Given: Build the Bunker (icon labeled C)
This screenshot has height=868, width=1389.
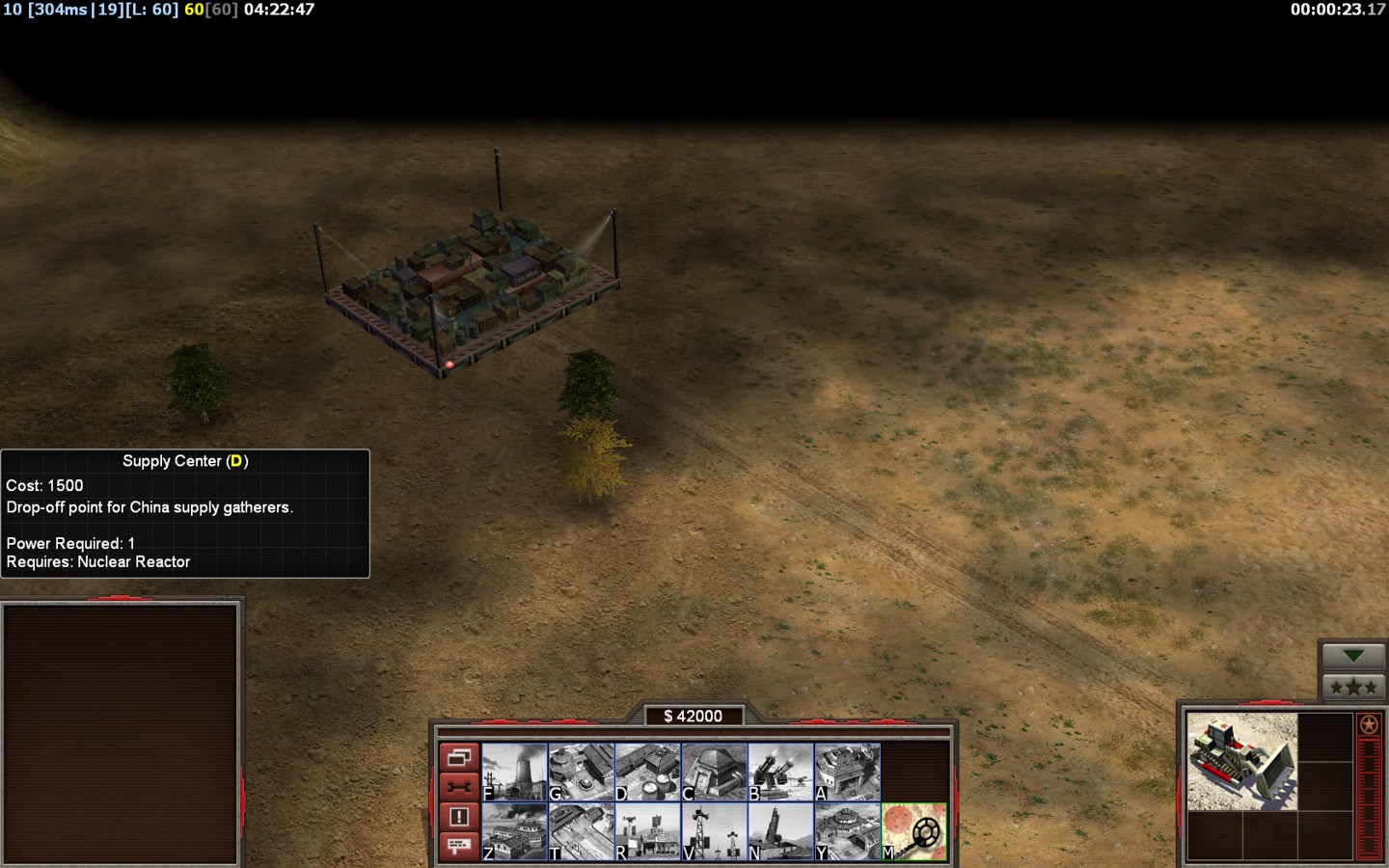Looking at the screenshot, I should [715, 772].
